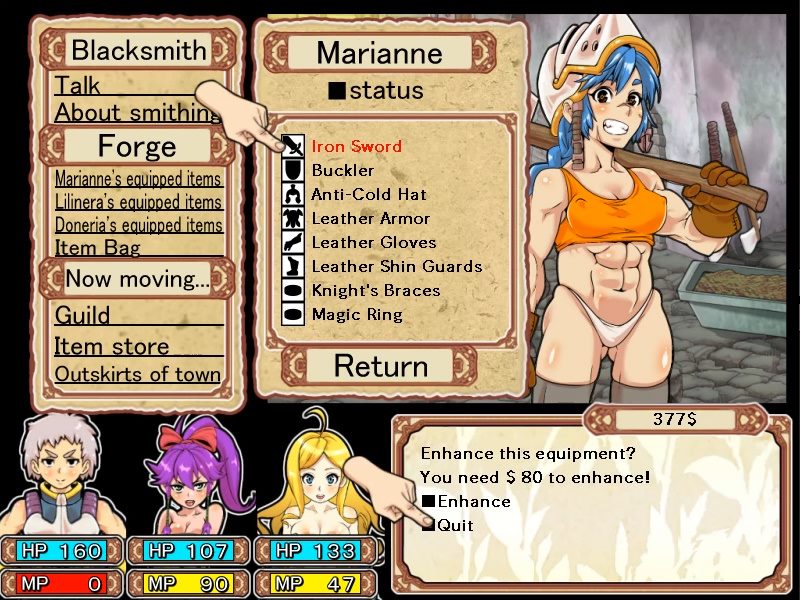Select the Iron Sword equipment
This screenshot has height=600, width=800.
(x=356, y=146)
